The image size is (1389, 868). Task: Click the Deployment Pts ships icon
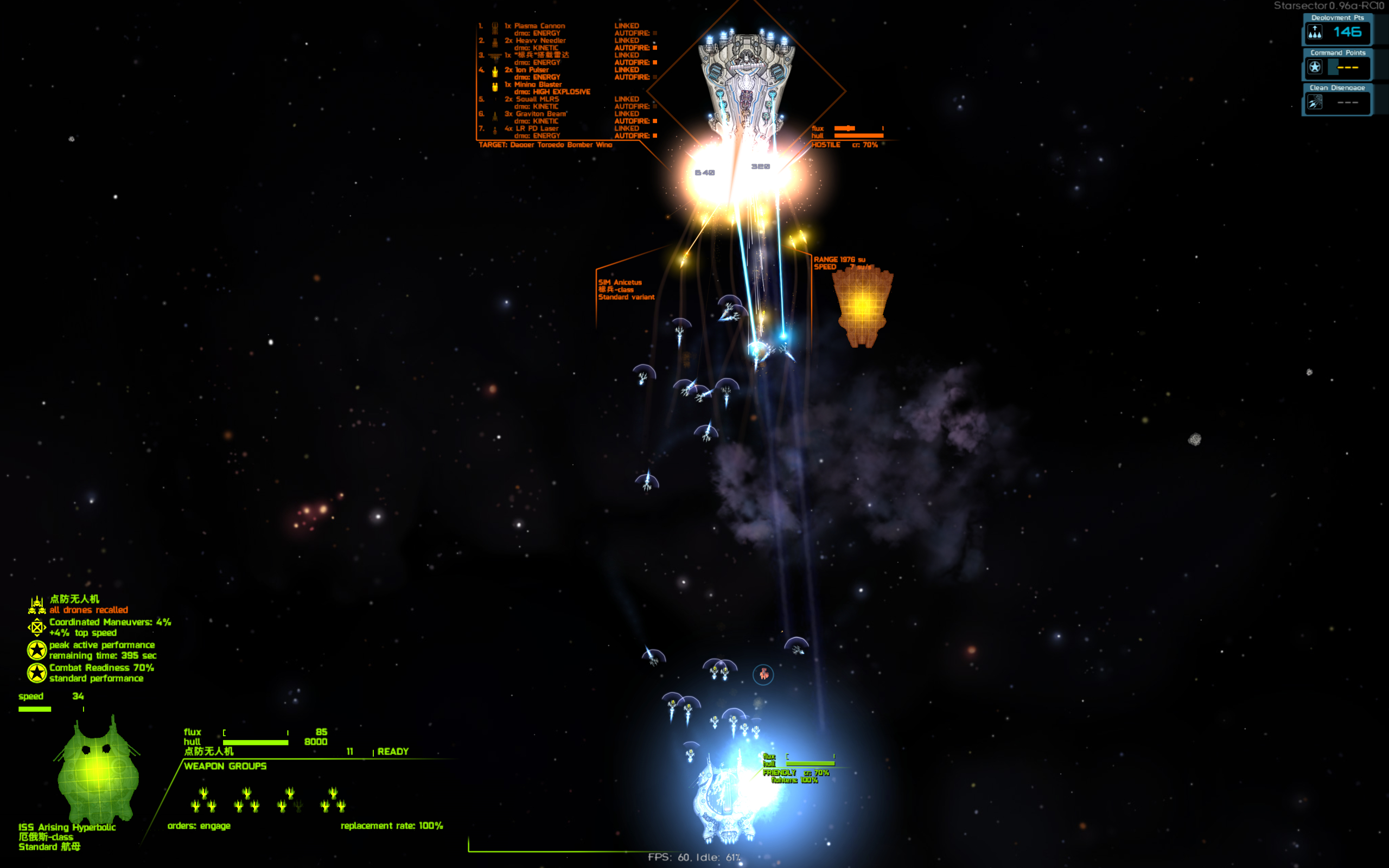click(x=1314, y=32)
